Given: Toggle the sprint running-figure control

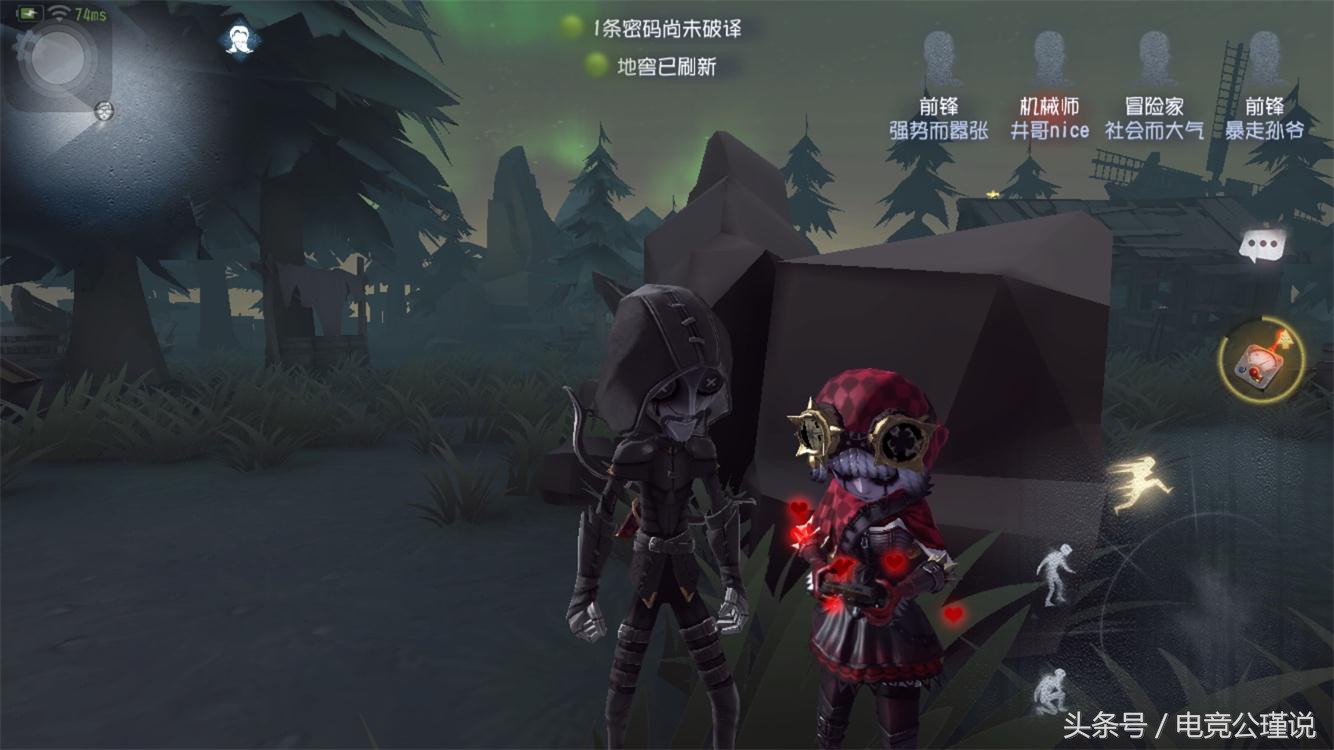Looking at the screenshot, I should [x=1141, y=485].
